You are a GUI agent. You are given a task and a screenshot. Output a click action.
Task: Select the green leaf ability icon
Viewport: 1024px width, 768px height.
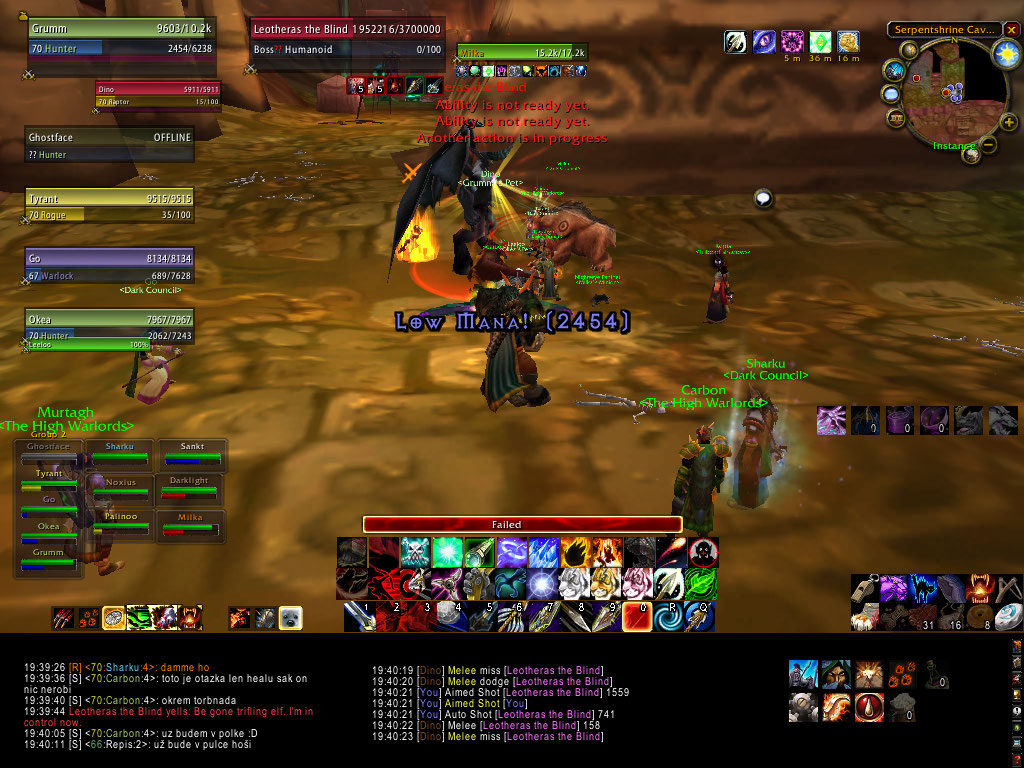point(703,584)
